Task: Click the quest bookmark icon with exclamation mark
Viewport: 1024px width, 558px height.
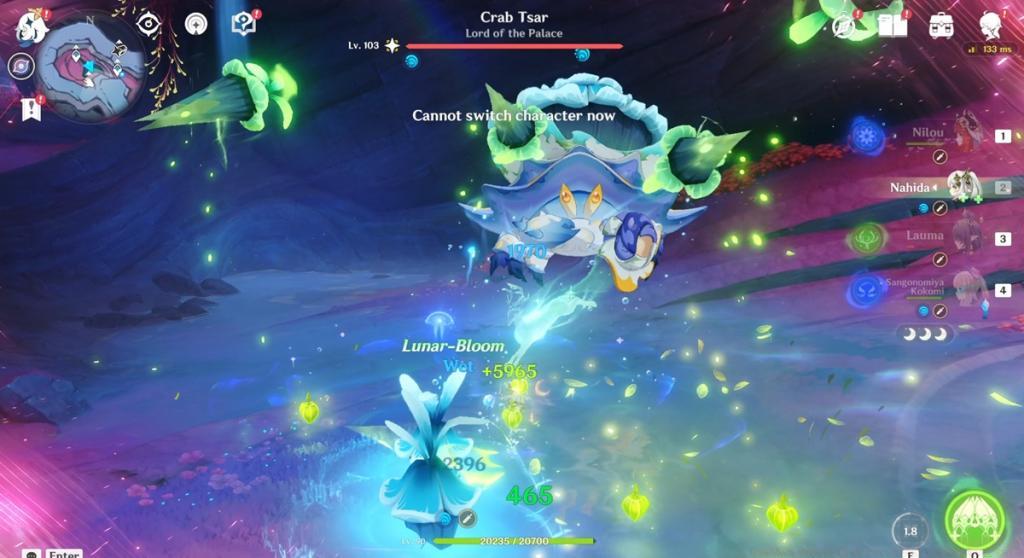Action: click(x=29, y=109)
